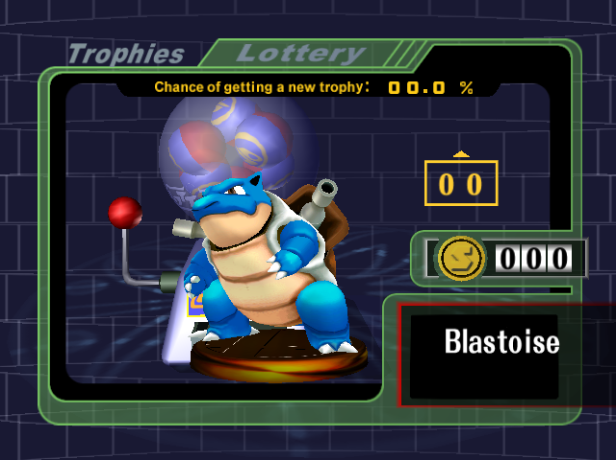
Task: Increase the coin wager with the up arrow
Action: [x=461, y=153]
